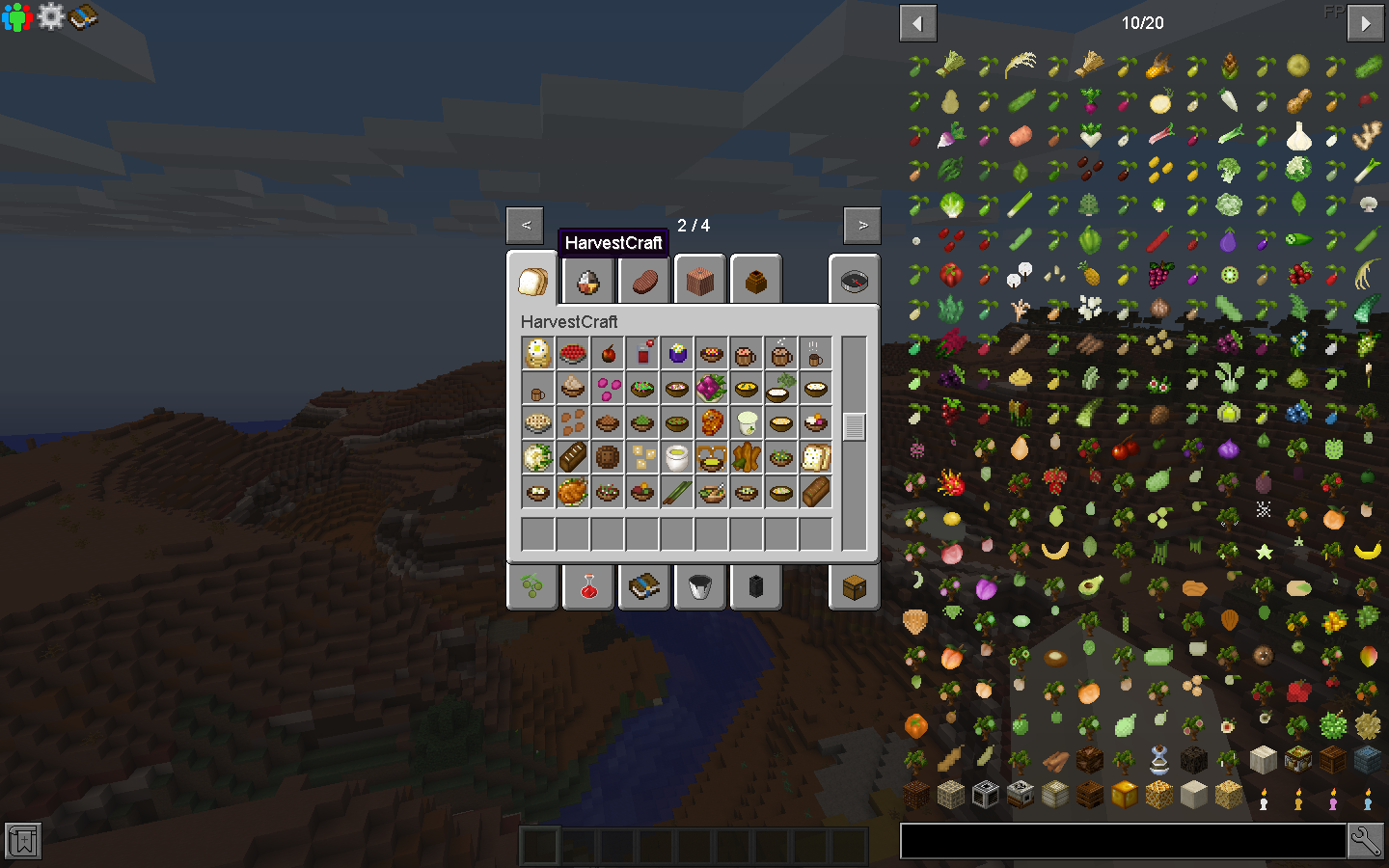The height and width of the screenshot is (868, 1389).
Task: Open the brewing potion bottle tab
Action: (x=587, y=587)
